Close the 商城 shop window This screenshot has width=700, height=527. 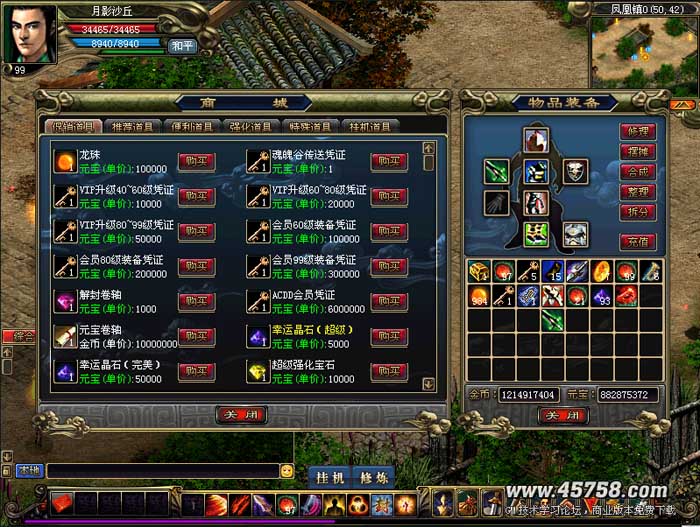point(240,414)
